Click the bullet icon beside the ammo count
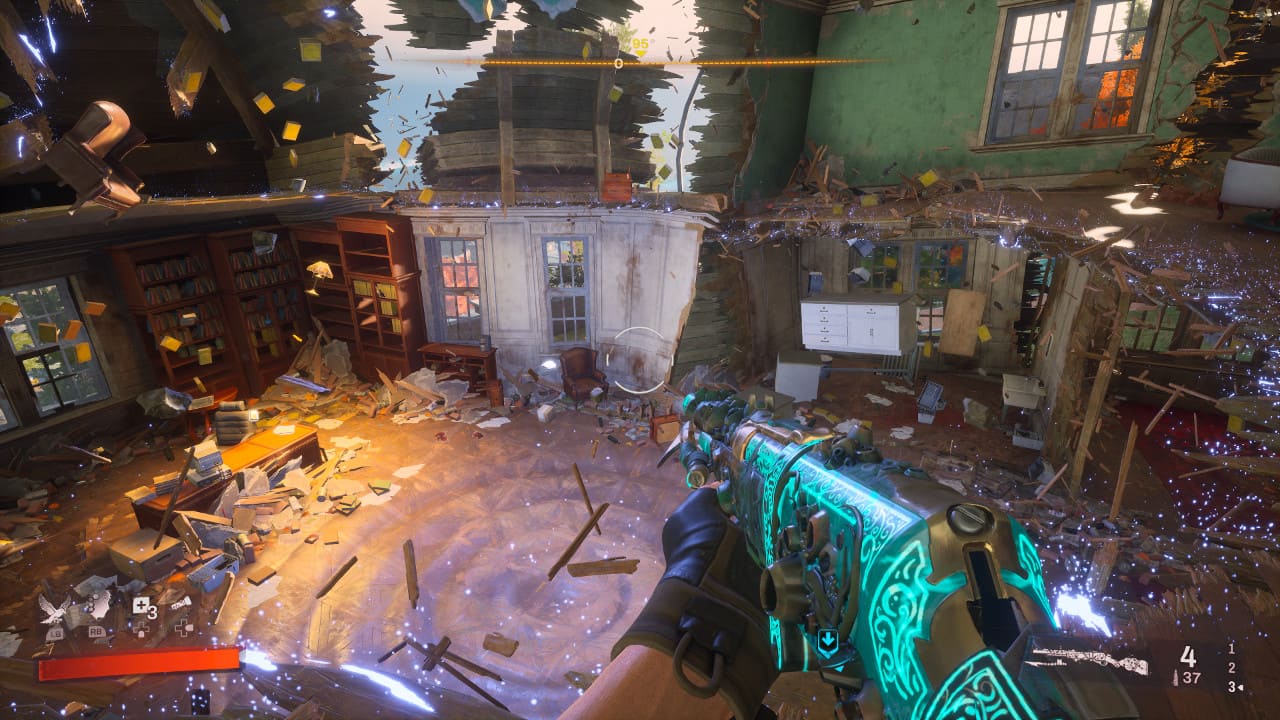1280x720 pixels. [1175, 677]
